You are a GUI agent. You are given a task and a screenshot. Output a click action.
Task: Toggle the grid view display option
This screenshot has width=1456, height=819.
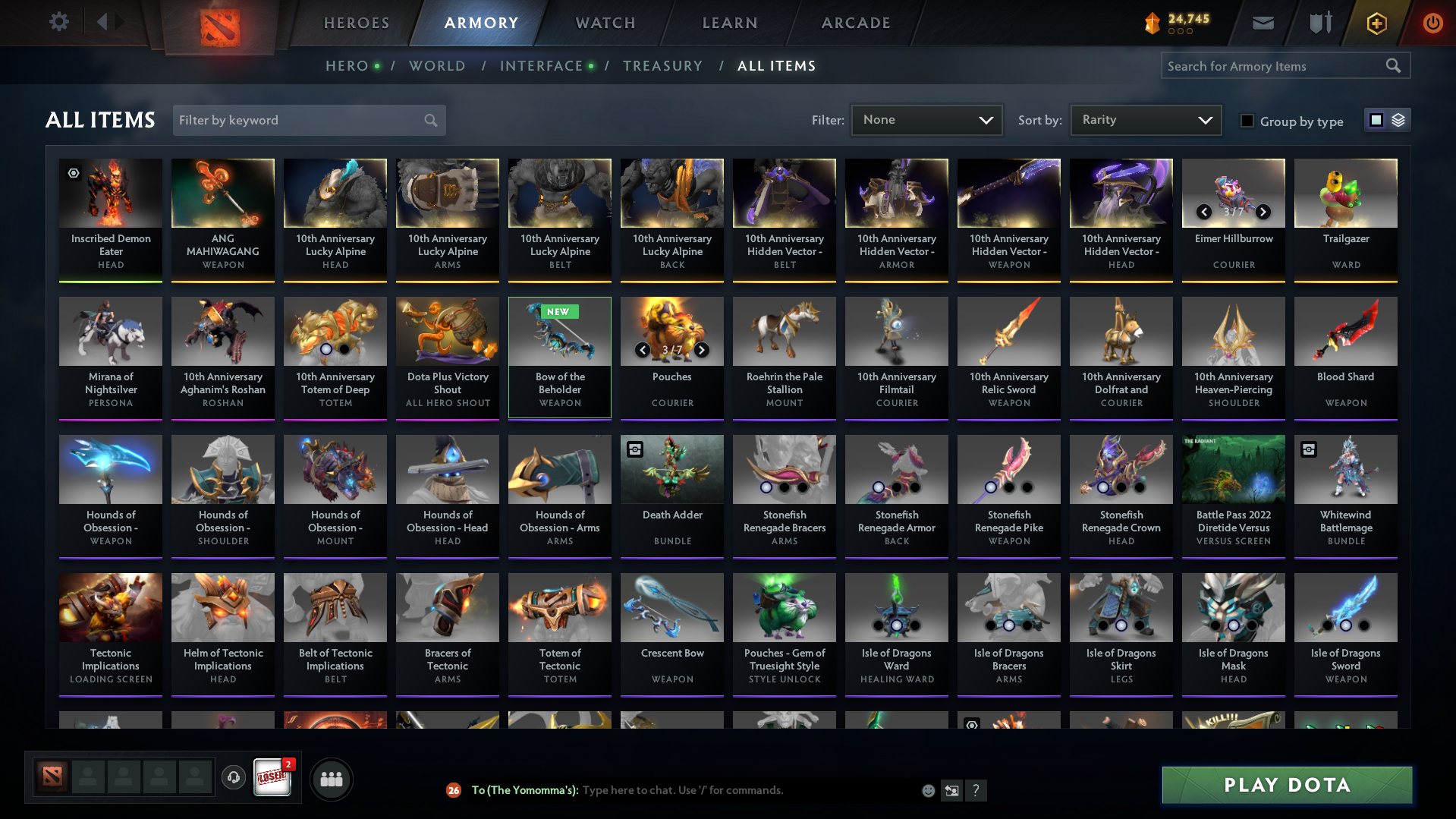[x=1376, y=120]
